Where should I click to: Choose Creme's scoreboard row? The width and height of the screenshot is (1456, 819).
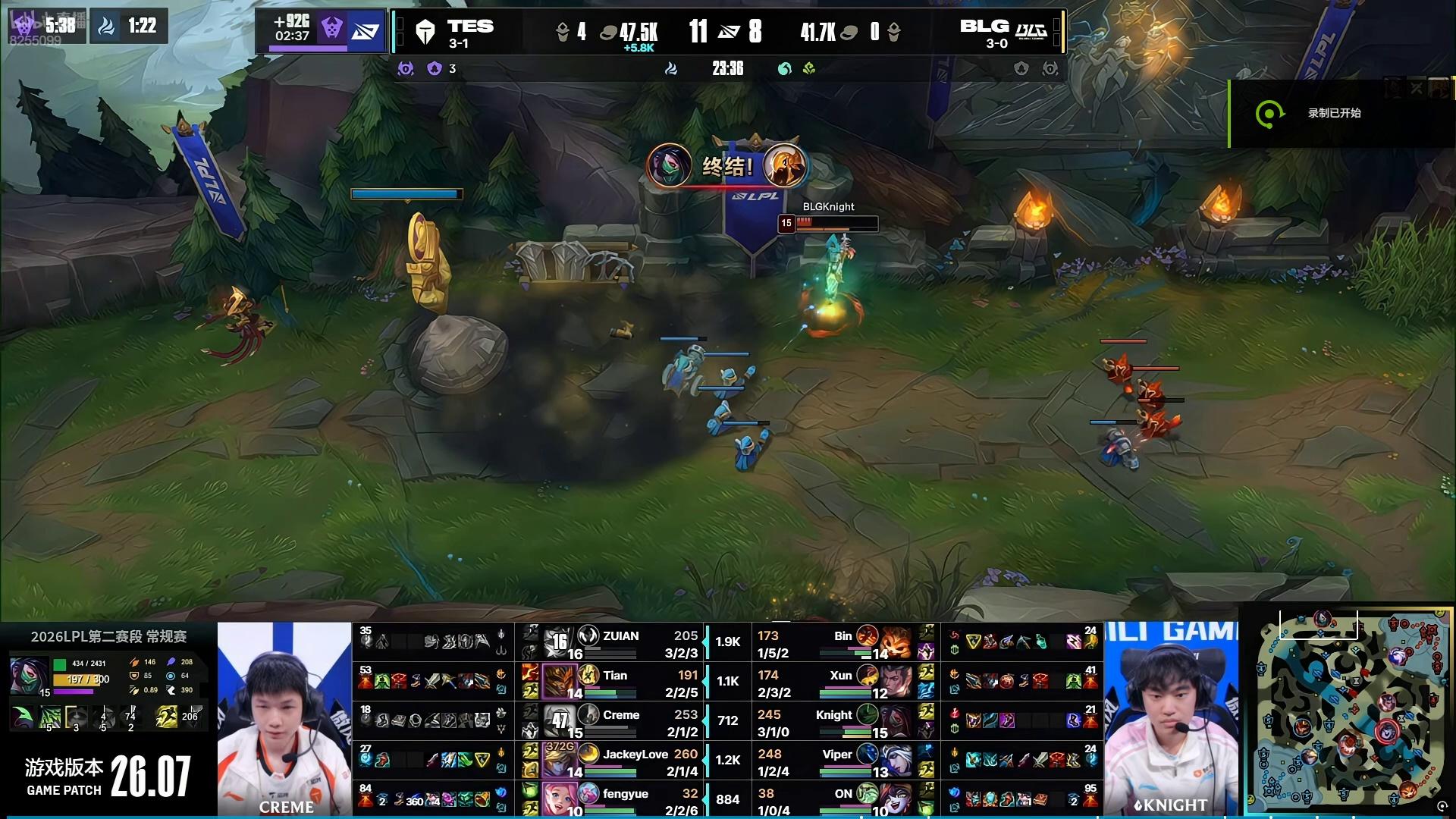coord(620,722)
